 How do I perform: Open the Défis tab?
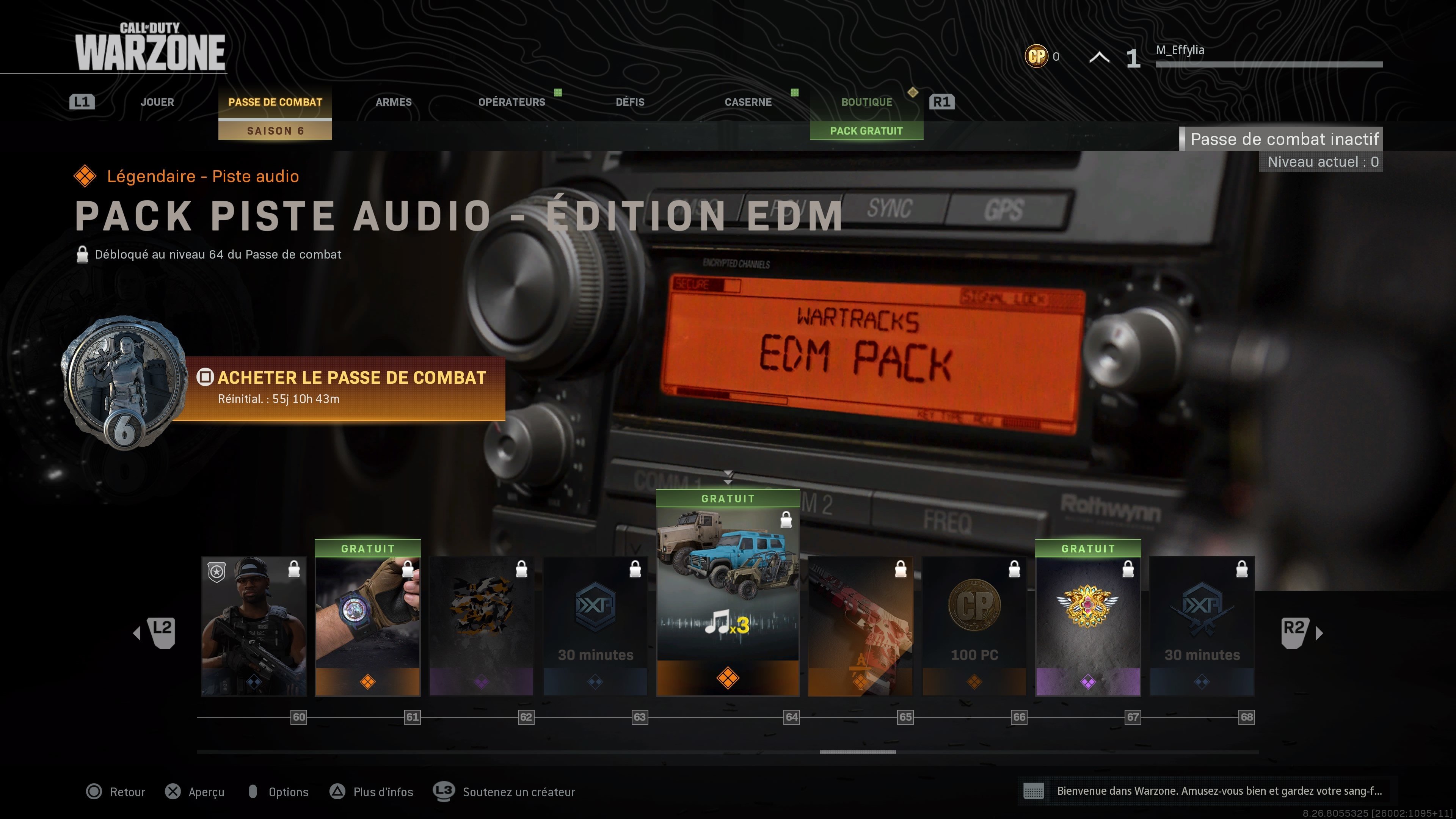tap(630, 102)
